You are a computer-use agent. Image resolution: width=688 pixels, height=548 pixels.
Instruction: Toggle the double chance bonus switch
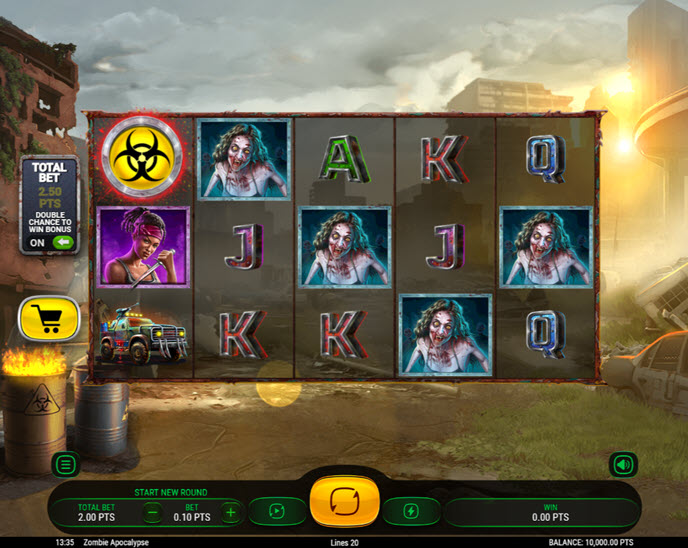pos(64,242)
